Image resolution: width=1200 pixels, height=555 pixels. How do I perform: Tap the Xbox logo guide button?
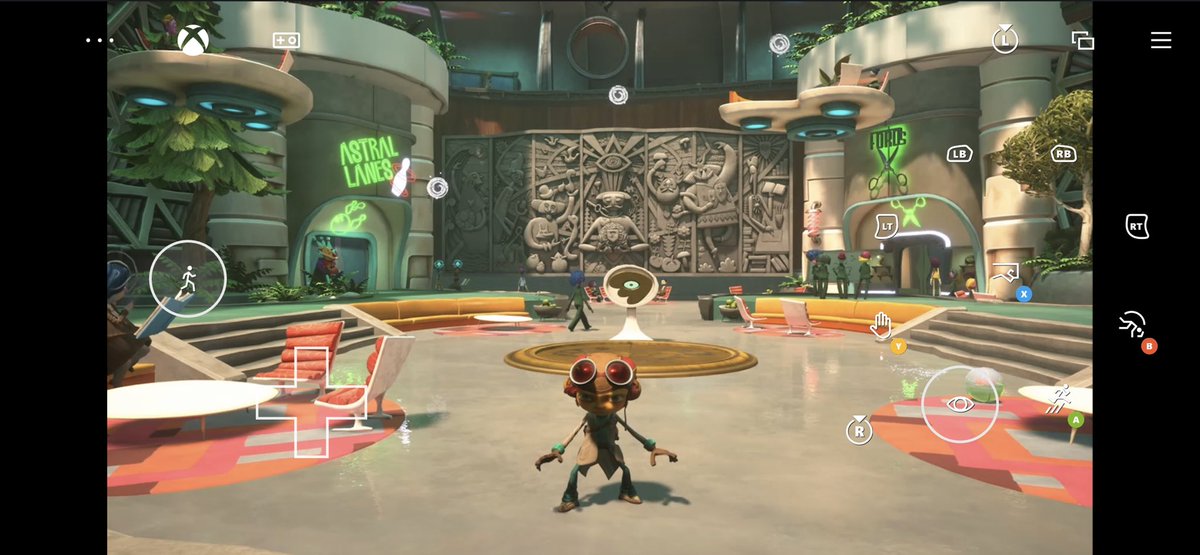tap(193, 40)
